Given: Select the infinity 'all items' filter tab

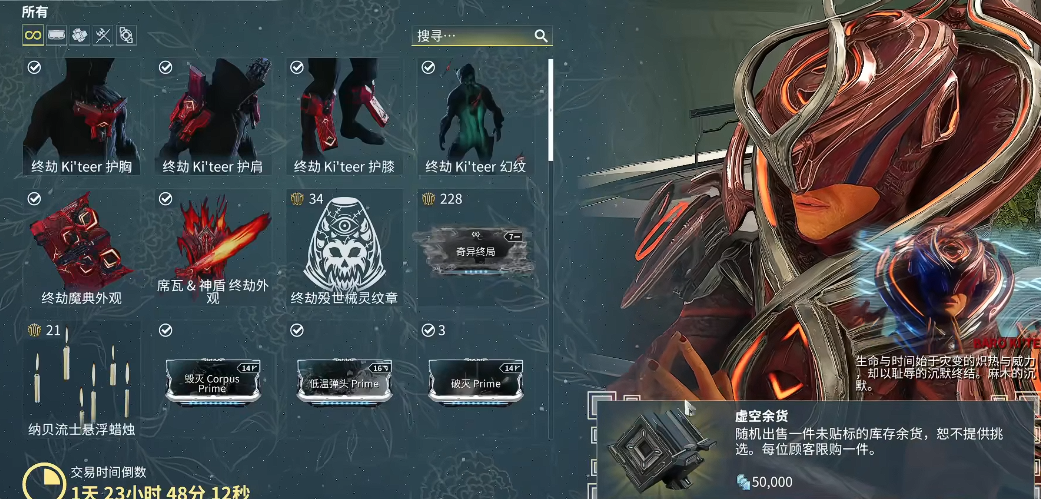Looking at the screenshot, I should 33,35.
